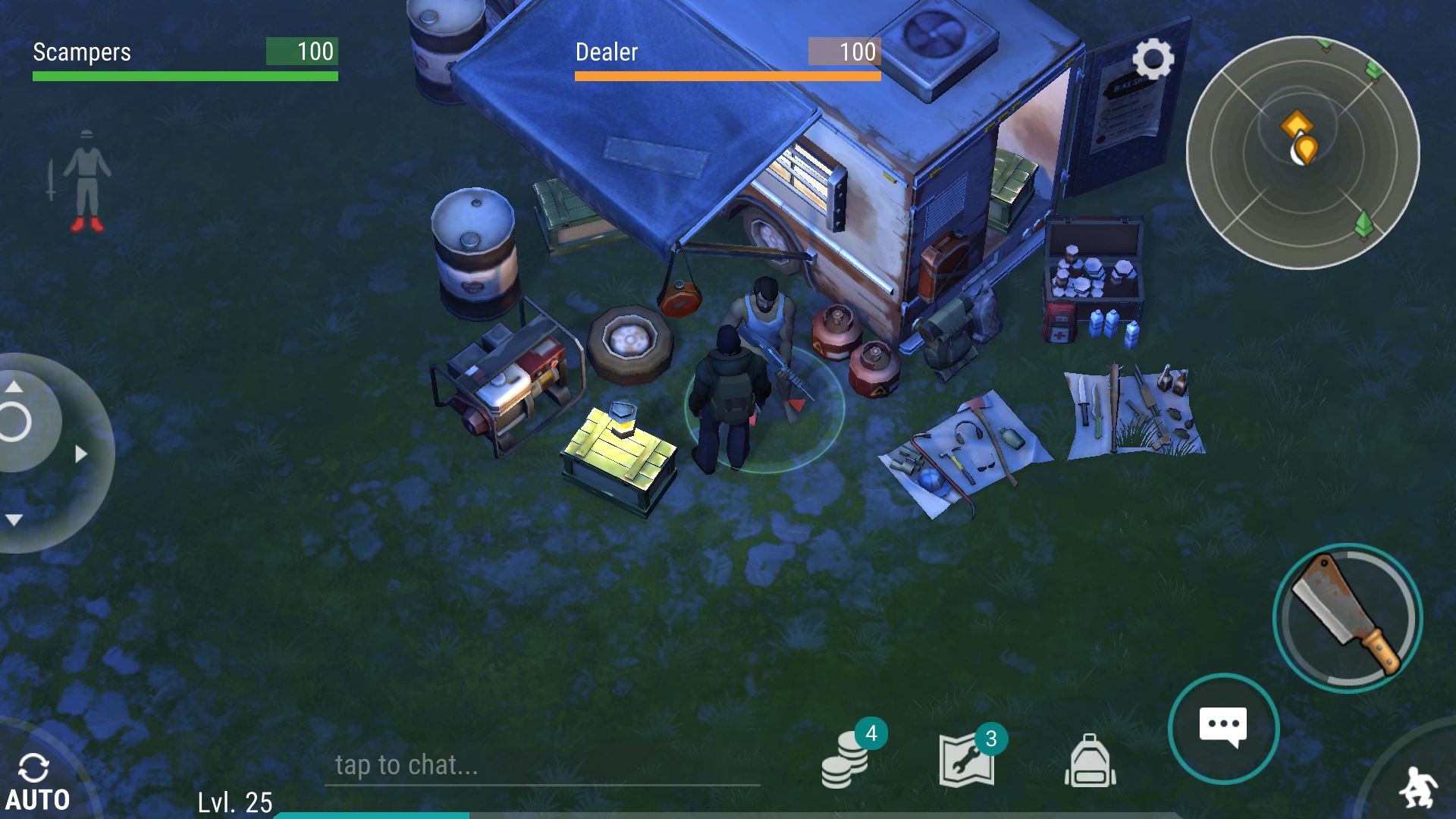Tap the chat input field
The image size is (1456, 819).
tap(541, 765)
